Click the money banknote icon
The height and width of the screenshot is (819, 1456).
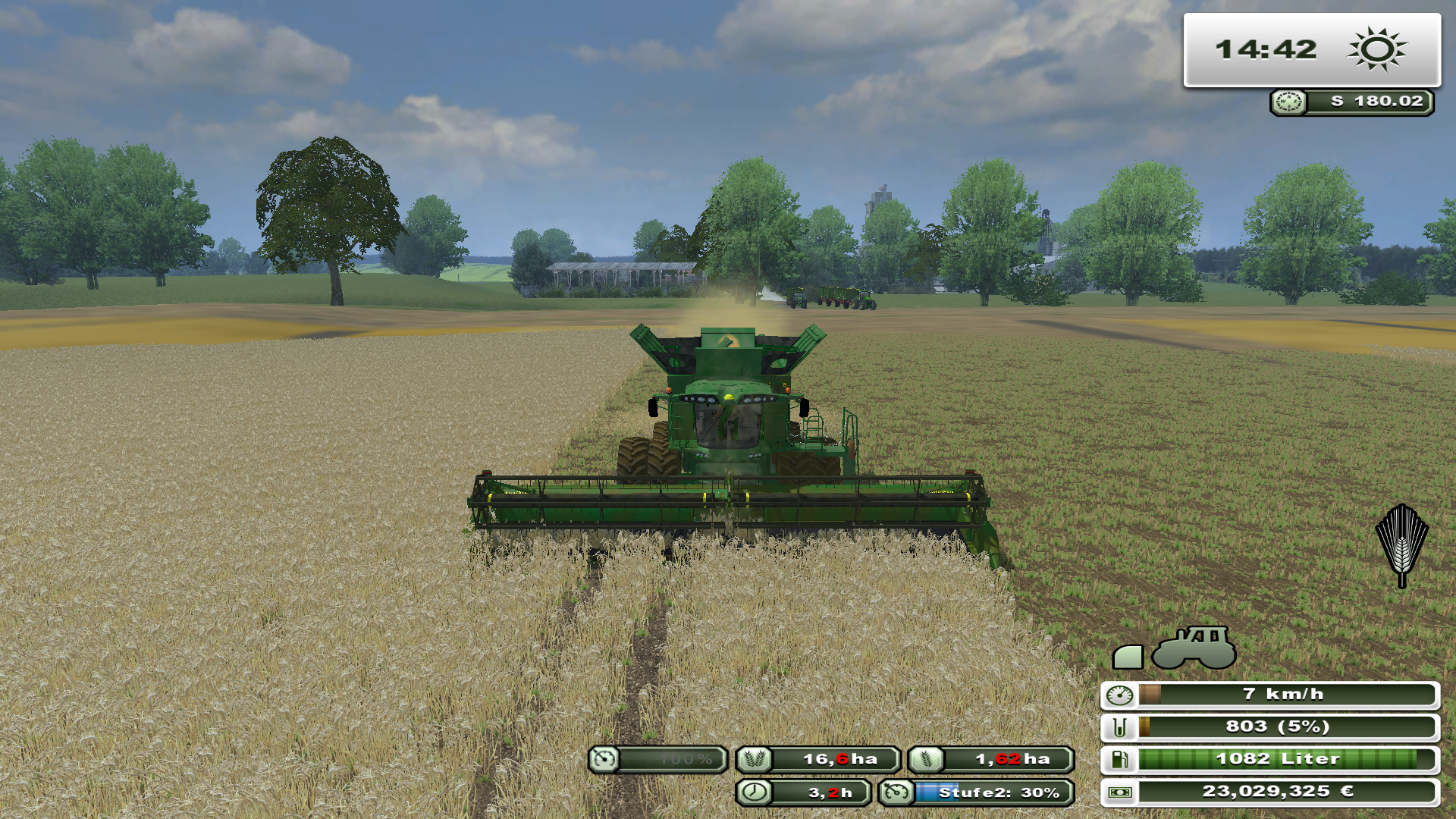coord(1119,792)
